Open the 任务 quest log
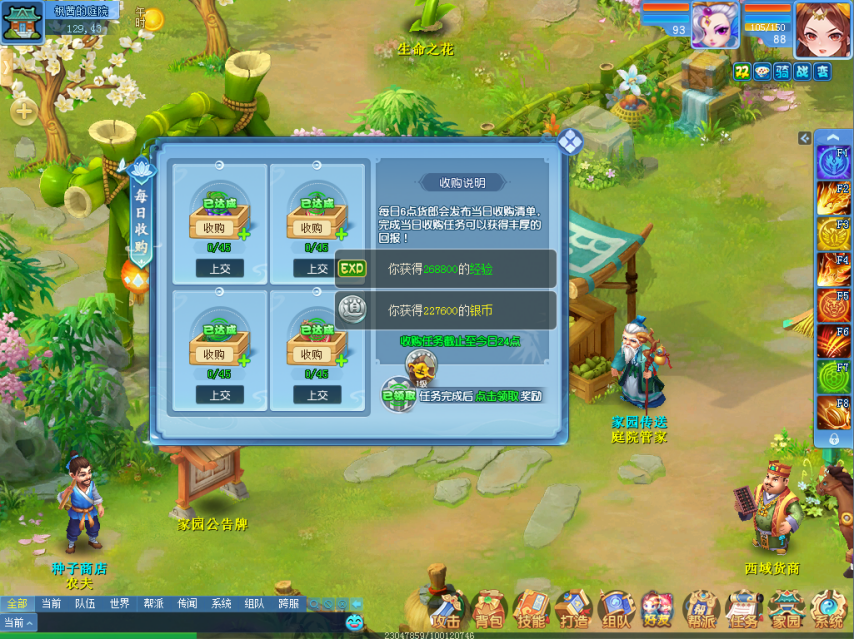The image size is (854, 639). pos(743,608)
